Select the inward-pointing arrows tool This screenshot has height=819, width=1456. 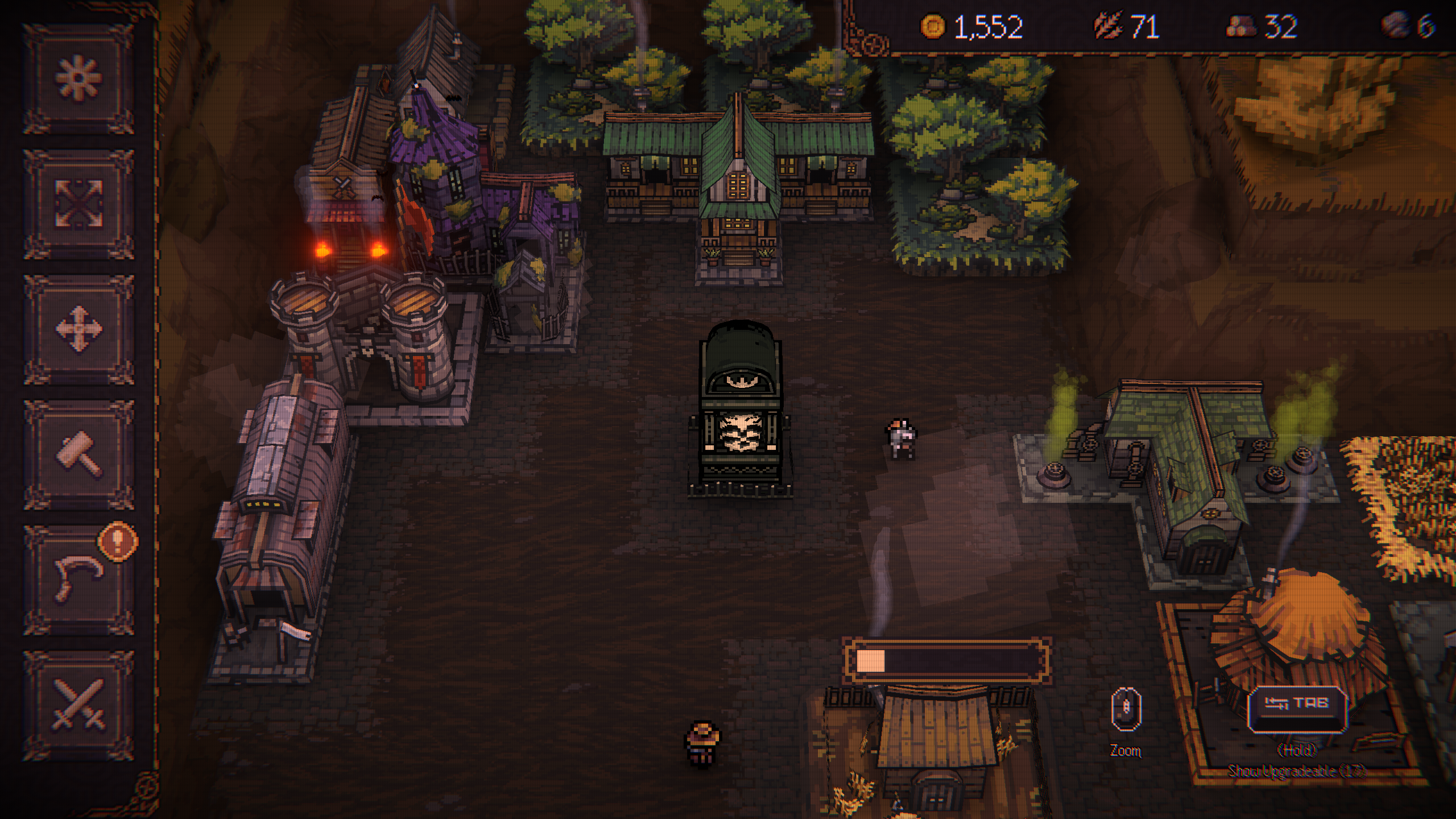point(78,205)
